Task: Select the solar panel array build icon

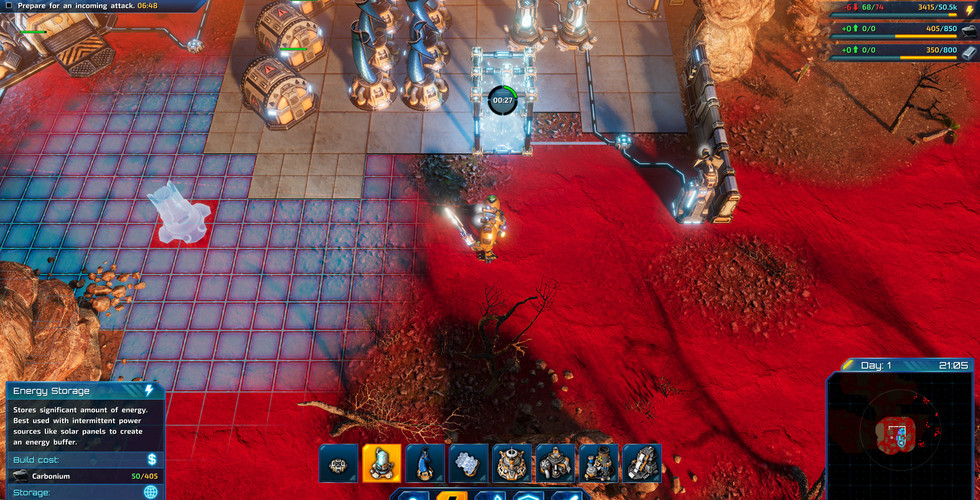Action: click(x=469, y=463)
